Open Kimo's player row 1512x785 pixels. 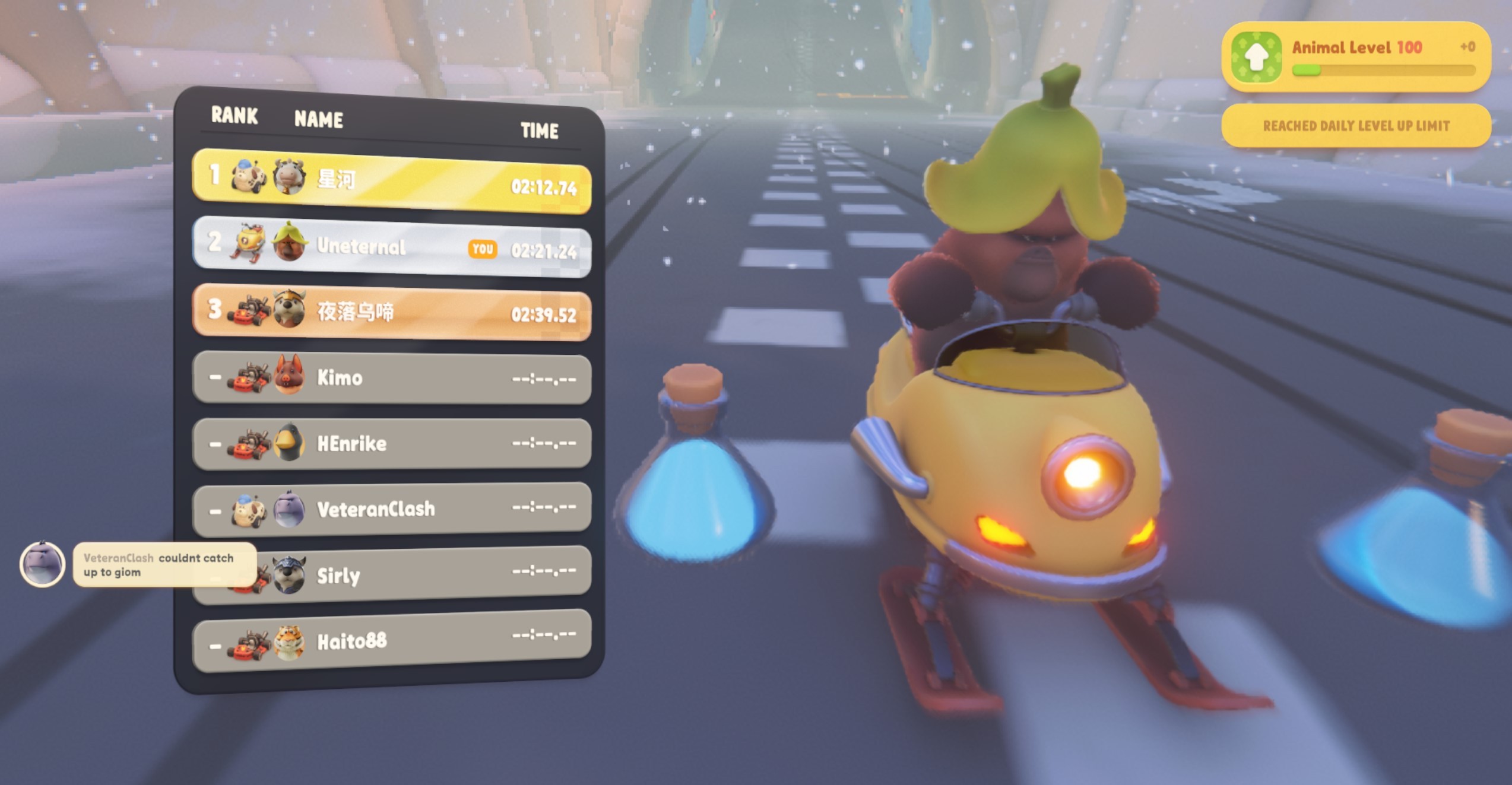coord(392,378)
